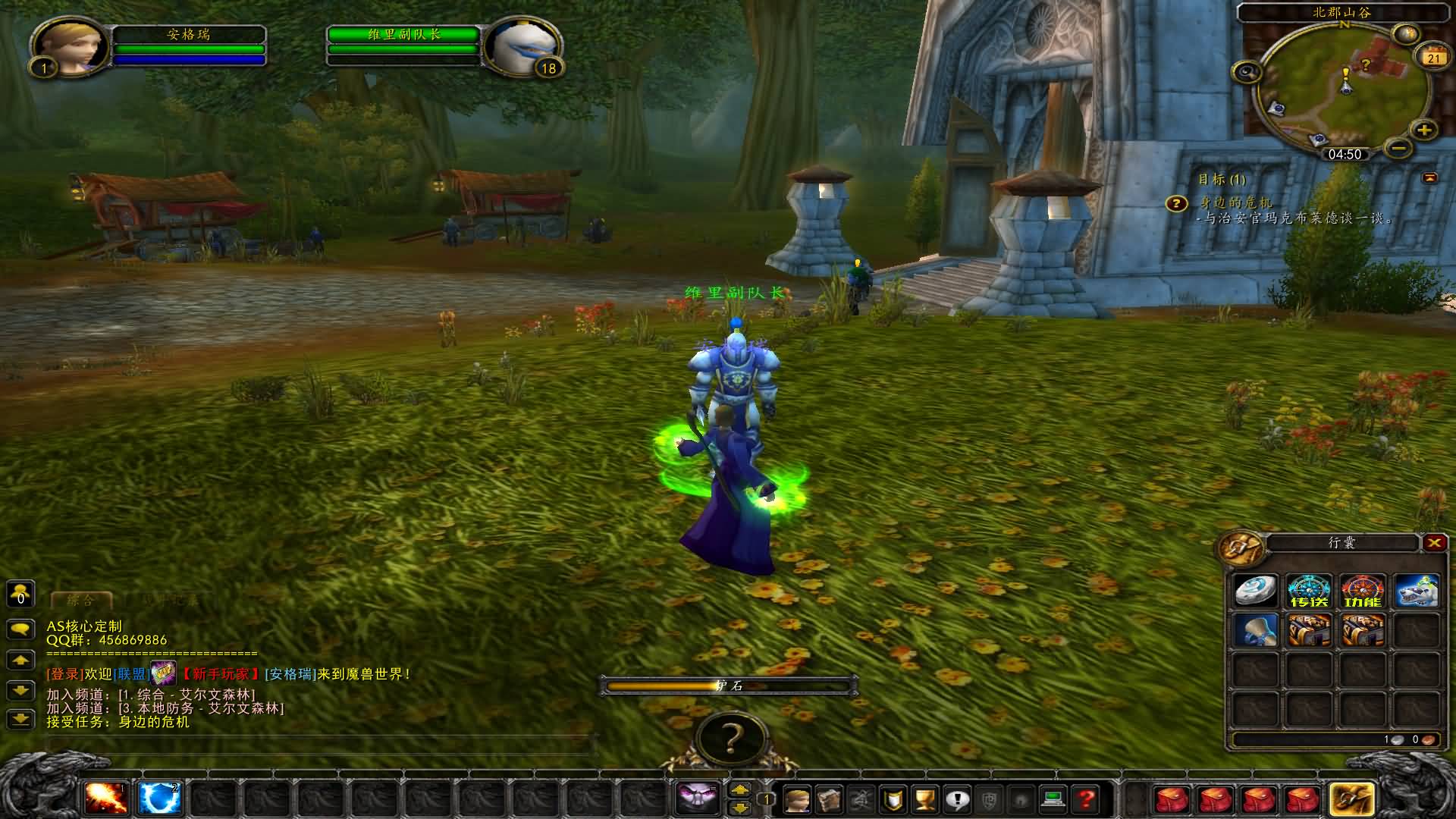This screenshot has height=819, width=1456.
Task: Toggle the minimap tracking magnifier button
Action: 1247,73
